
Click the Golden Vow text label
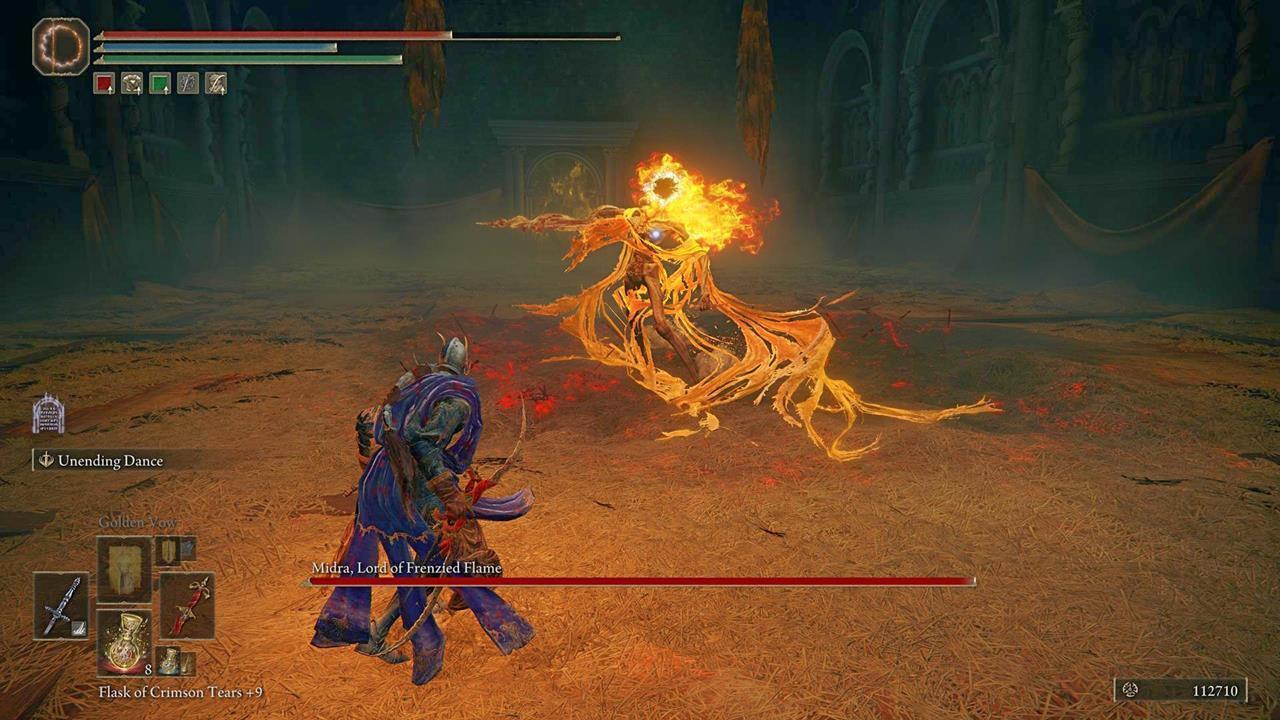[138, 522]
